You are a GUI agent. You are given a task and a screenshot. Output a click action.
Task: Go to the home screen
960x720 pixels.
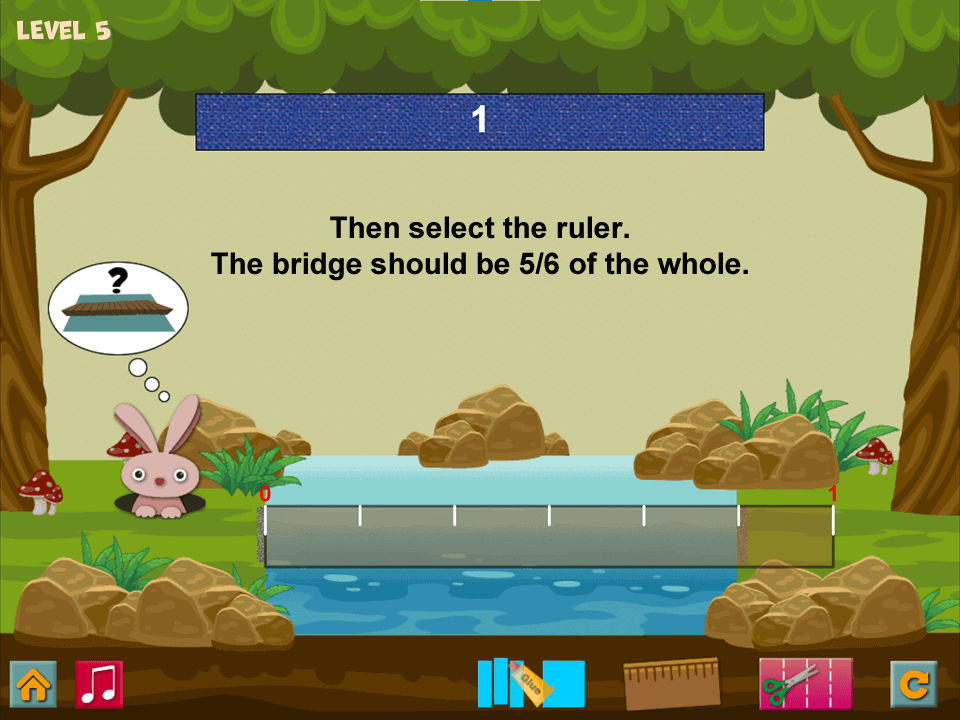click(33, 684)
